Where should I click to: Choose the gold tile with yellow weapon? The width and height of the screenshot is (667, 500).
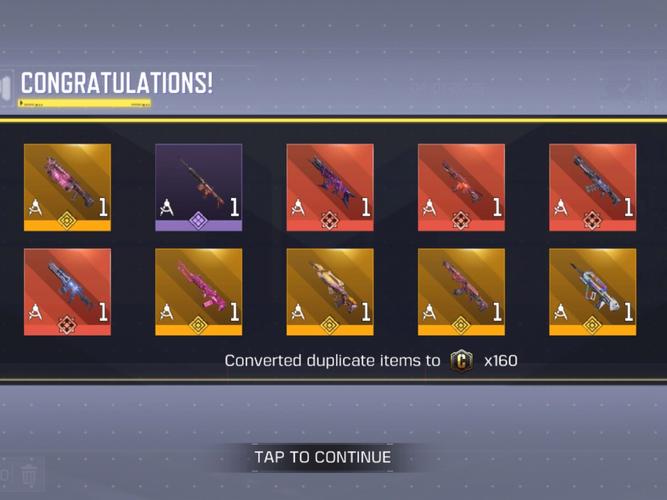(x=329, y=291)
